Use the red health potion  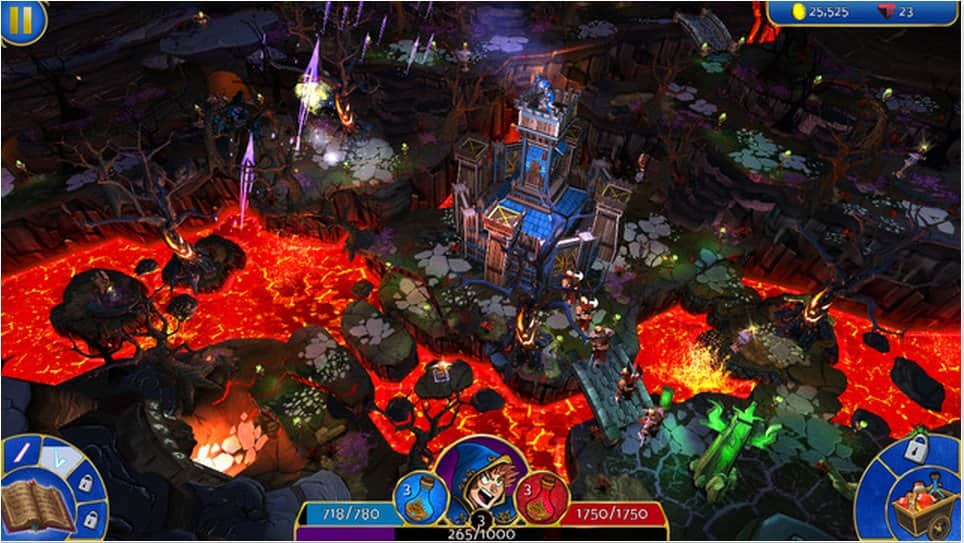[x=542, y=496]
